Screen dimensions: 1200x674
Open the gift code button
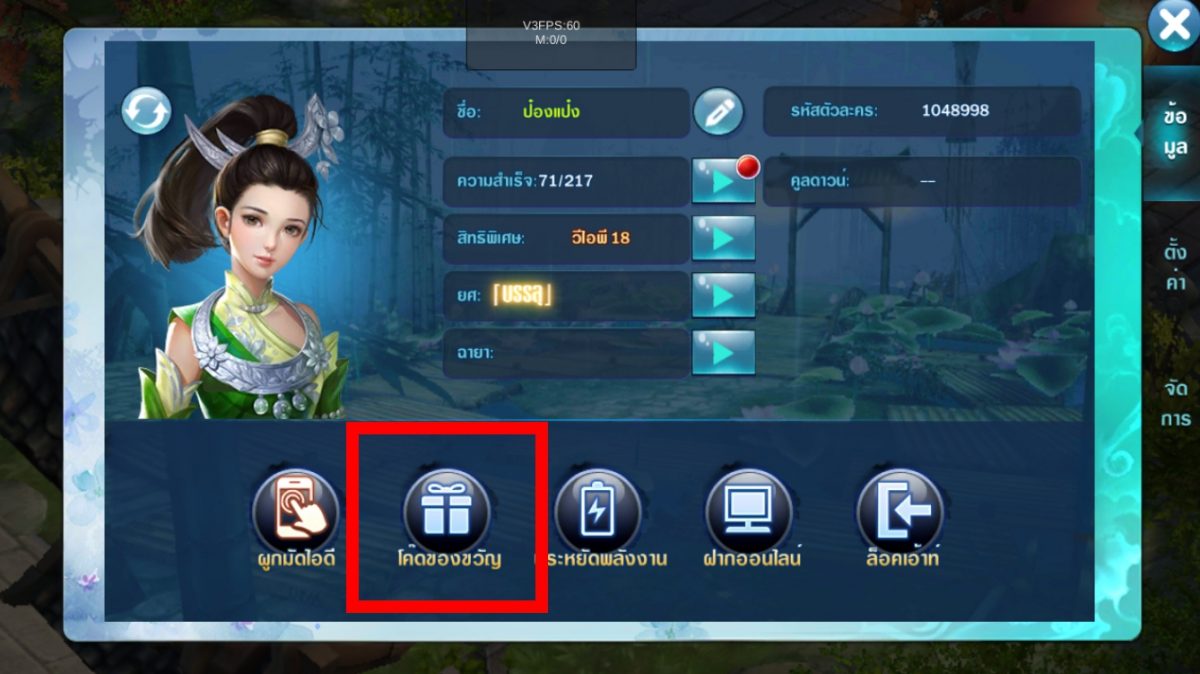[446, 512]
